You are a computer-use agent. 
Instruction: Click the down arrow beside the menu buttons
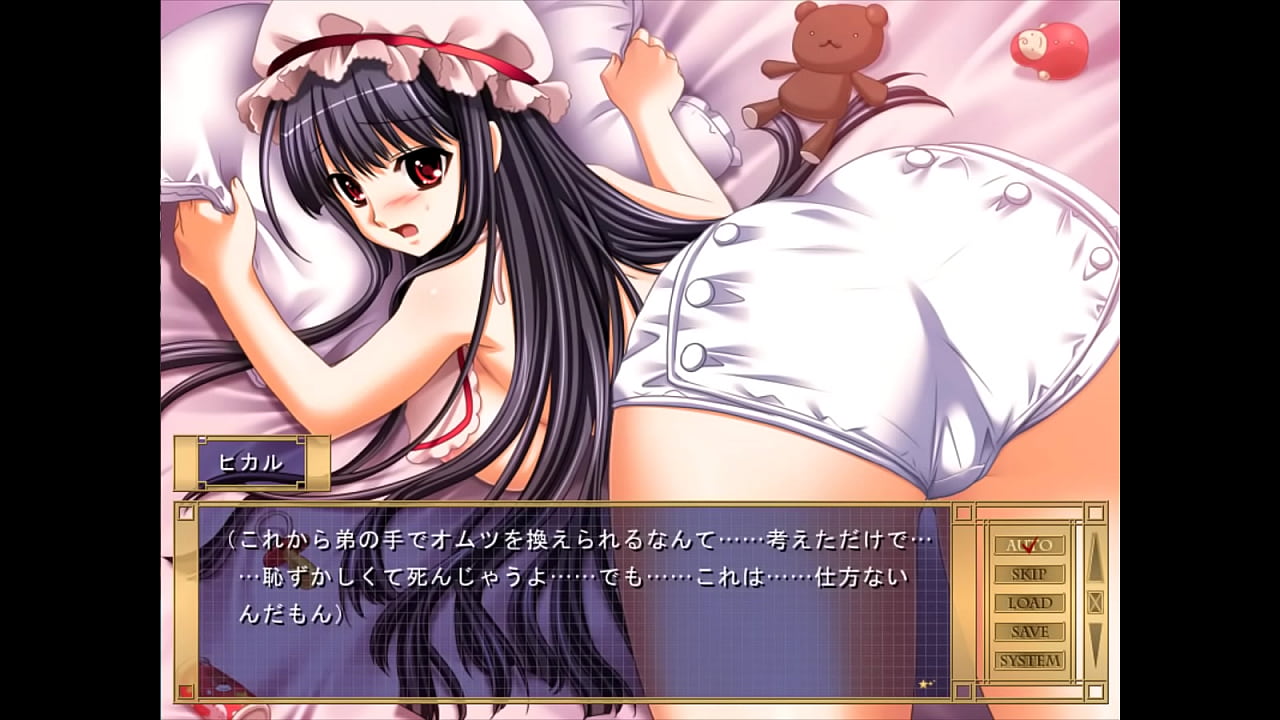click(x=1095, y=645)
